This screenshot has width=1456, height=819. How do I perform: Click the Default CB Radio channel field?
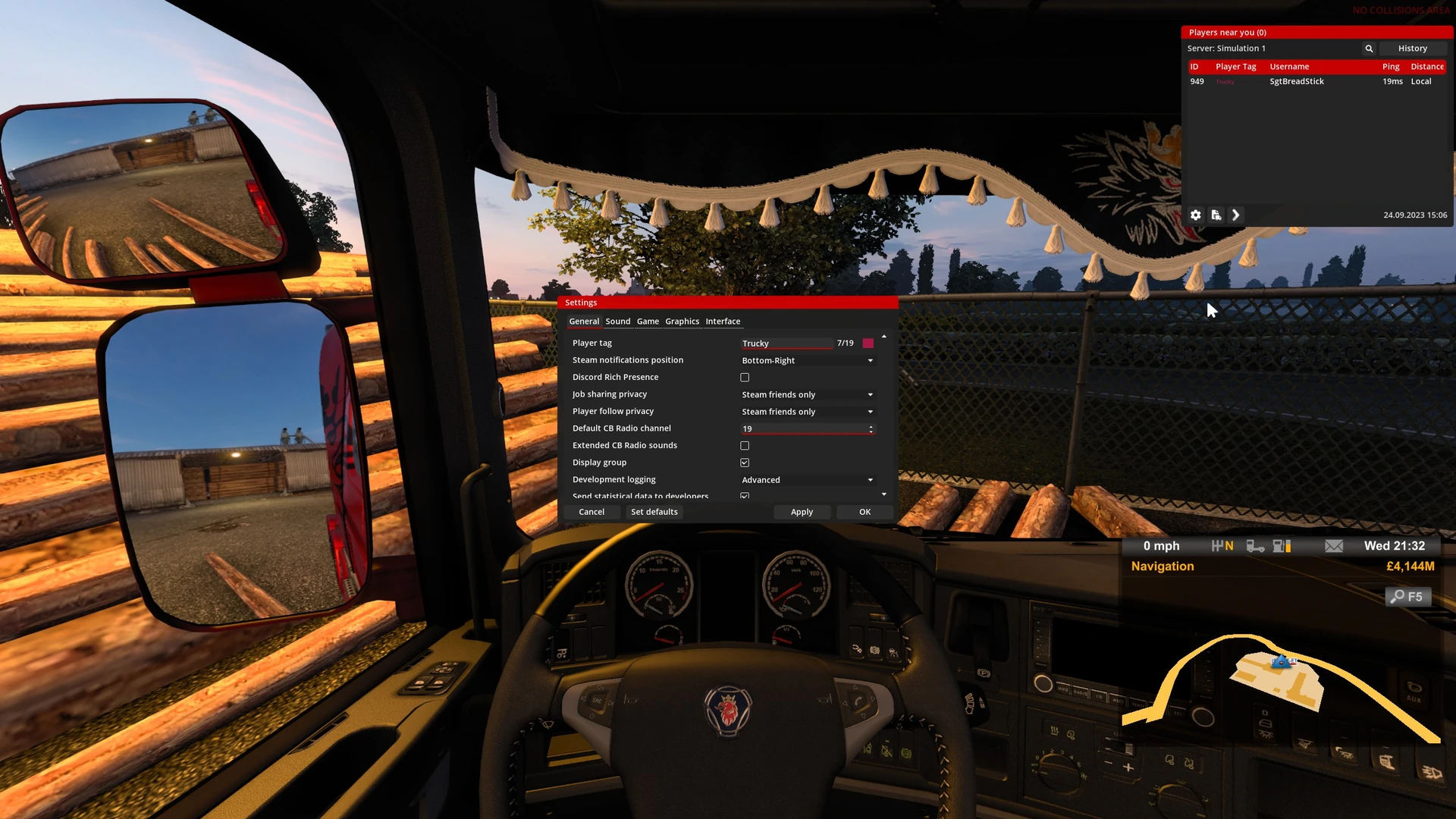point(802,429)
